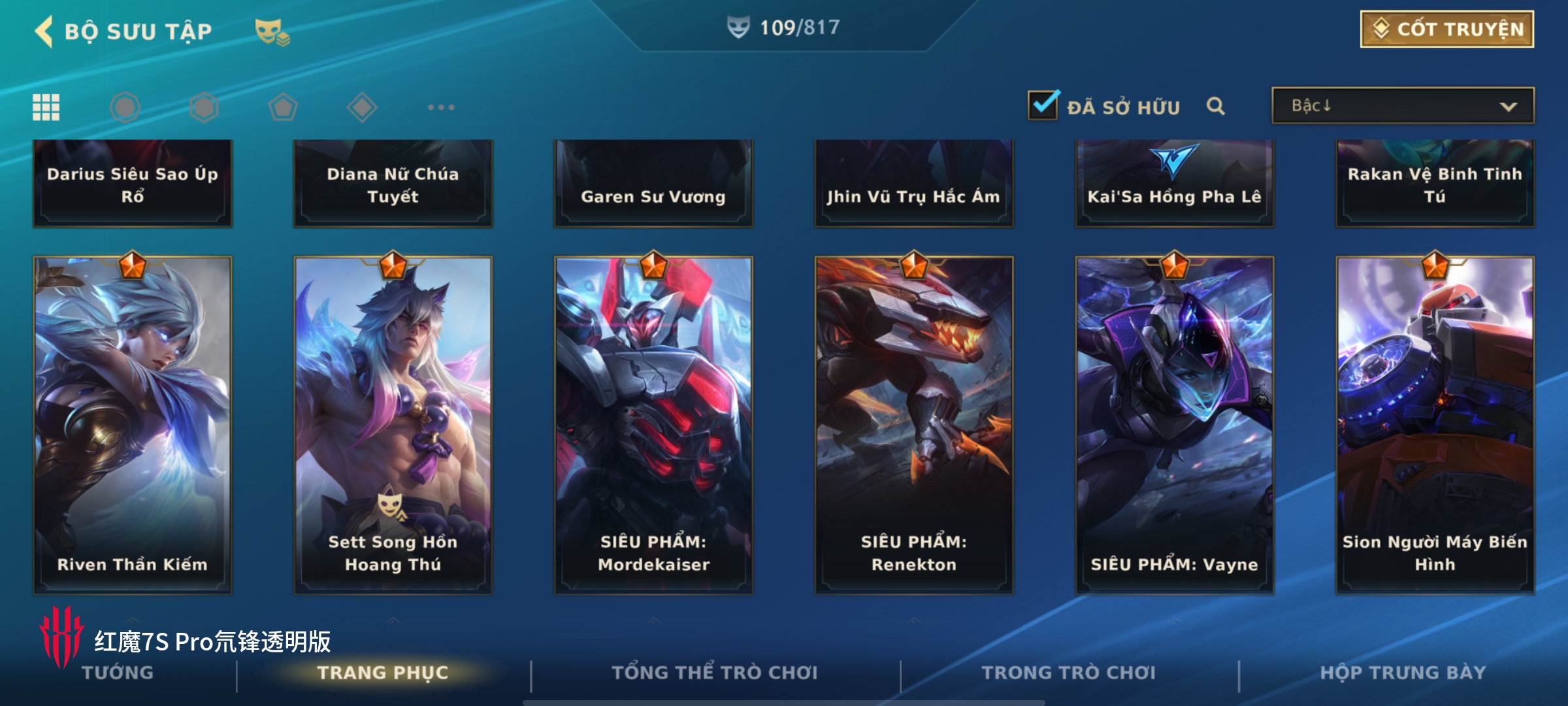This screenshot has height=706, width=1568.
Task: Open the Trong Trò Chơi tab
Action: (x=1069, y=673)
